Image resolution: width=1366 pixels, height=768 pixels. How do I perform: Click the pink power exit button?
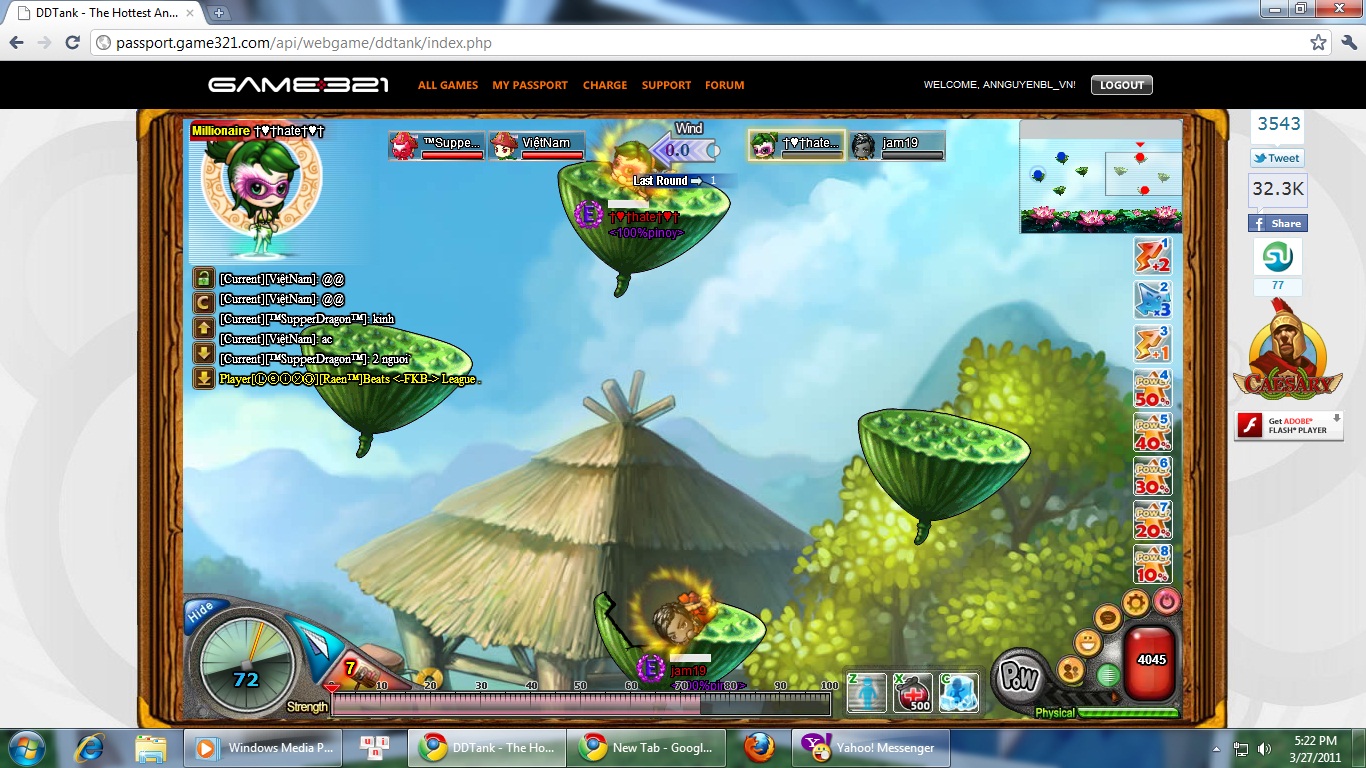click(1166, 602)
